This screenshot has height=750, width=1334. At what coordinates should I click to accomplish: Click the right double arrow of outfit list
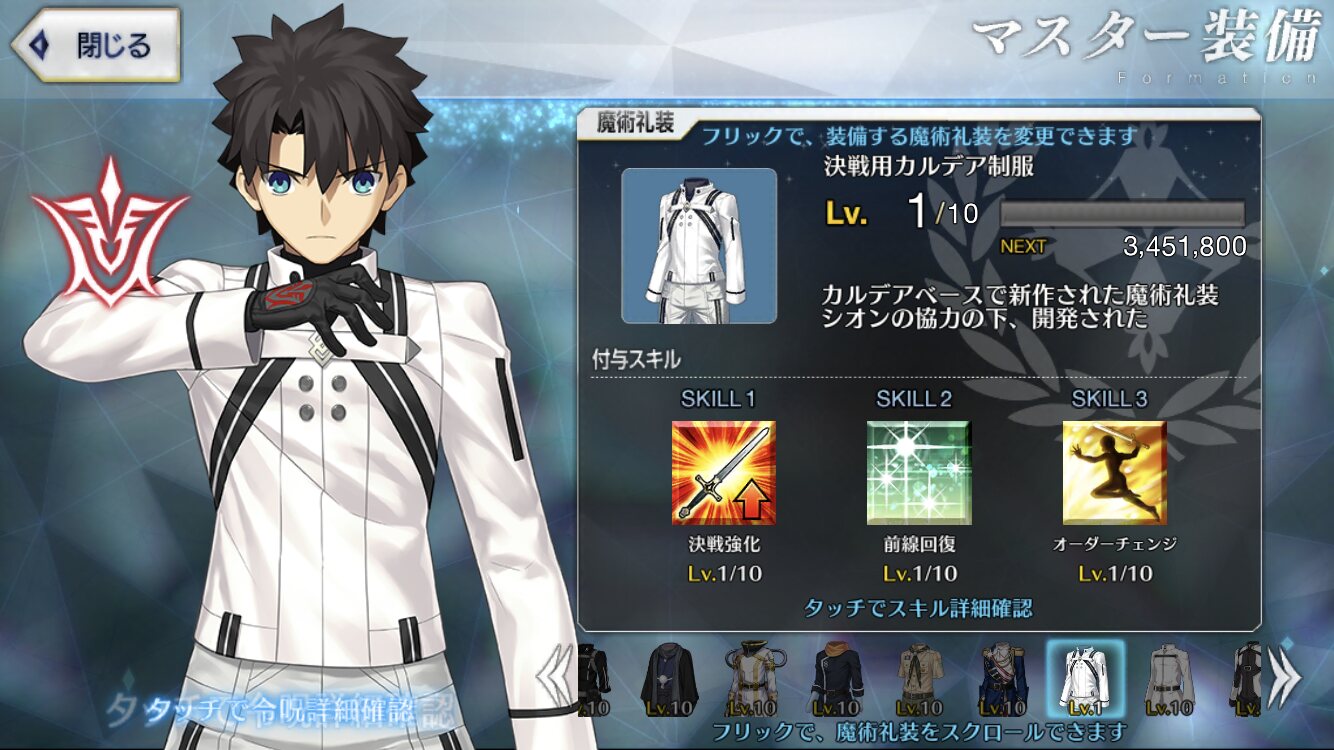pyautogui.click(x=1285, y=678)
